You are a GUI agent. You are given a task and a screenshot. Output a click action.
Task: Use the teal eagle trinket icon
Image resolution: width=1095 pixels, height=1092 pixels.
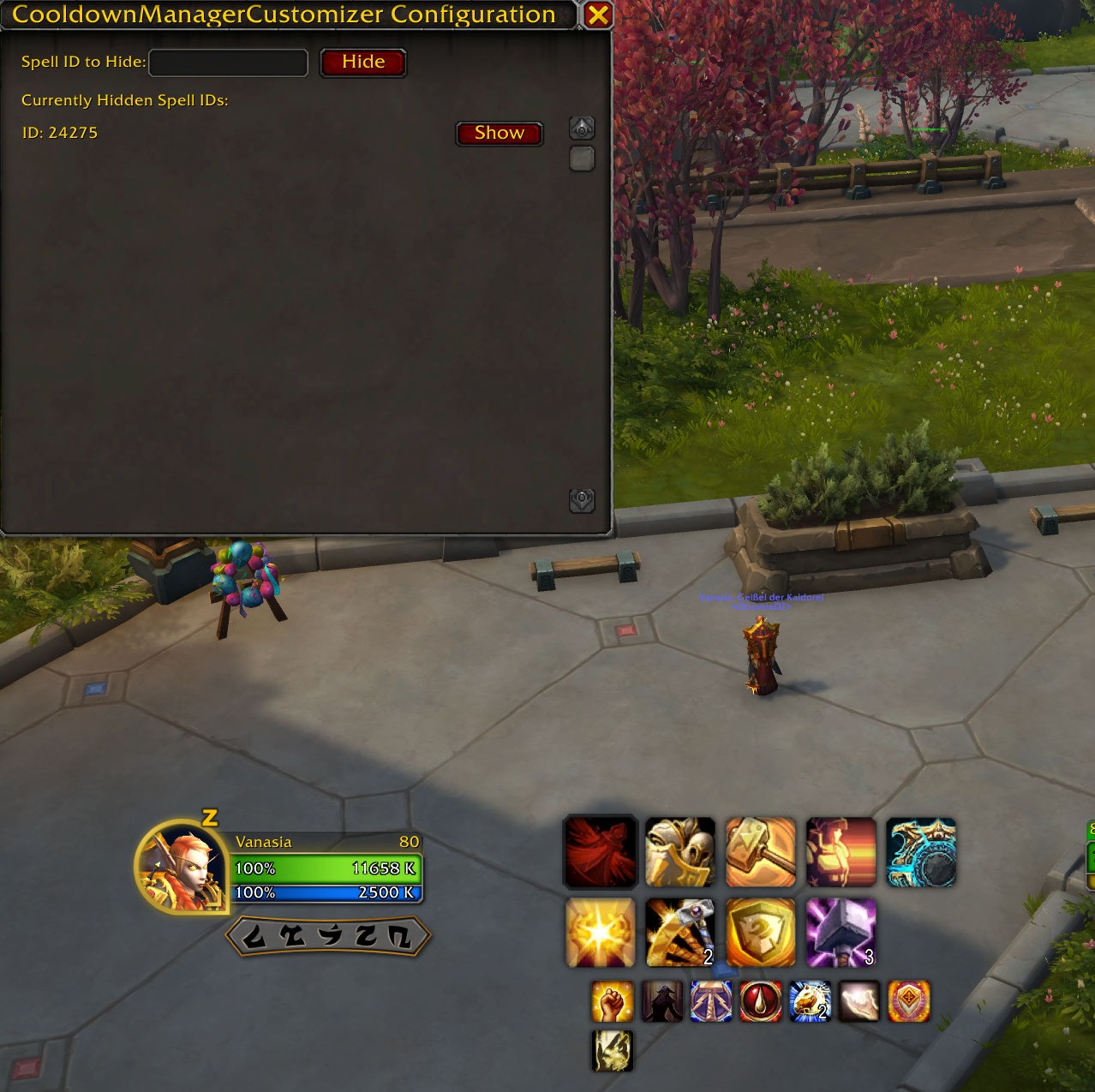click(x=921, y=852)
